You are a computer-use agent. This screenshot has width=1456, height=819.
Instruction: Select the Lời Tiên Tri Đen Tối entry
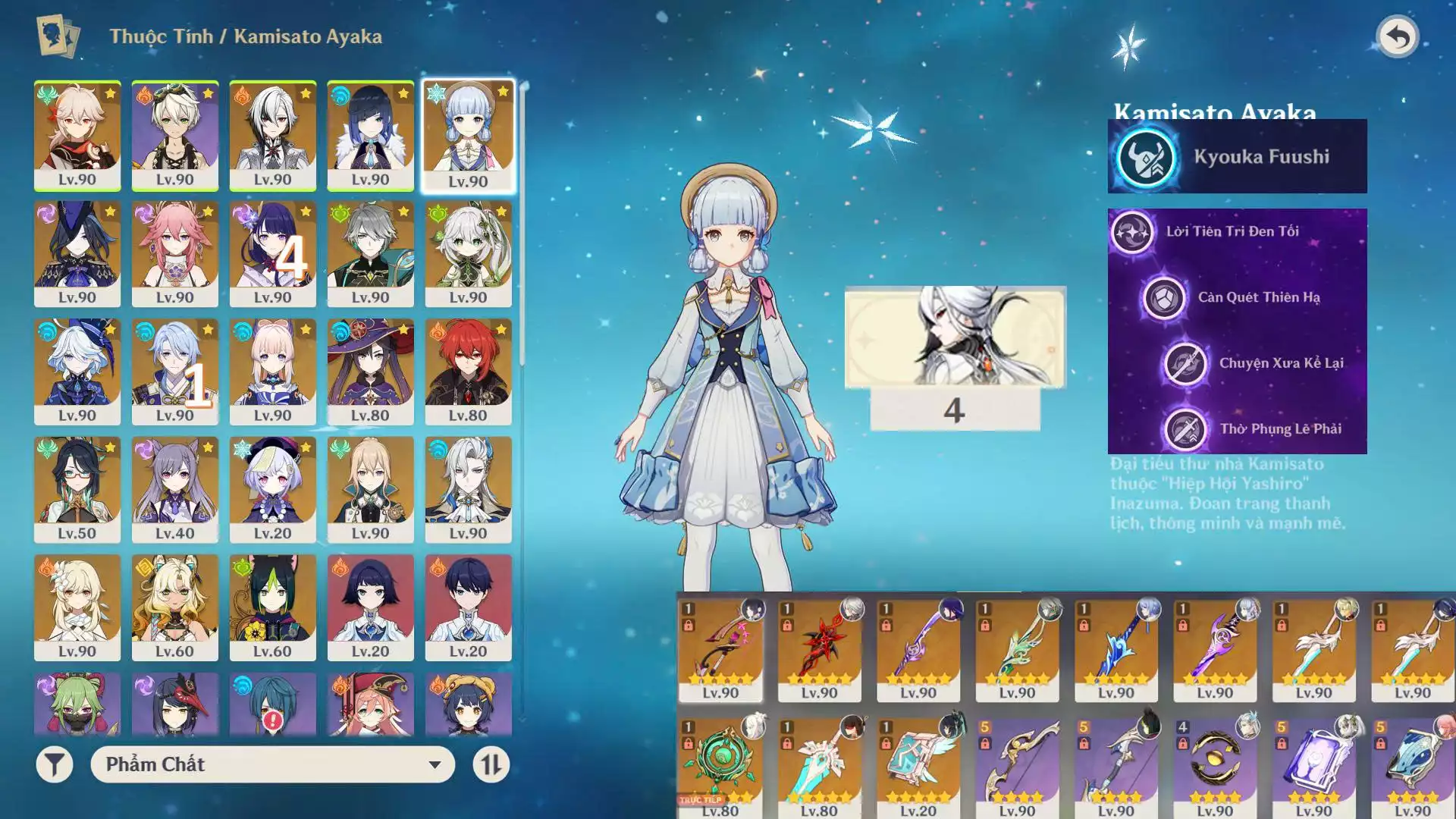coord(1232,231)
